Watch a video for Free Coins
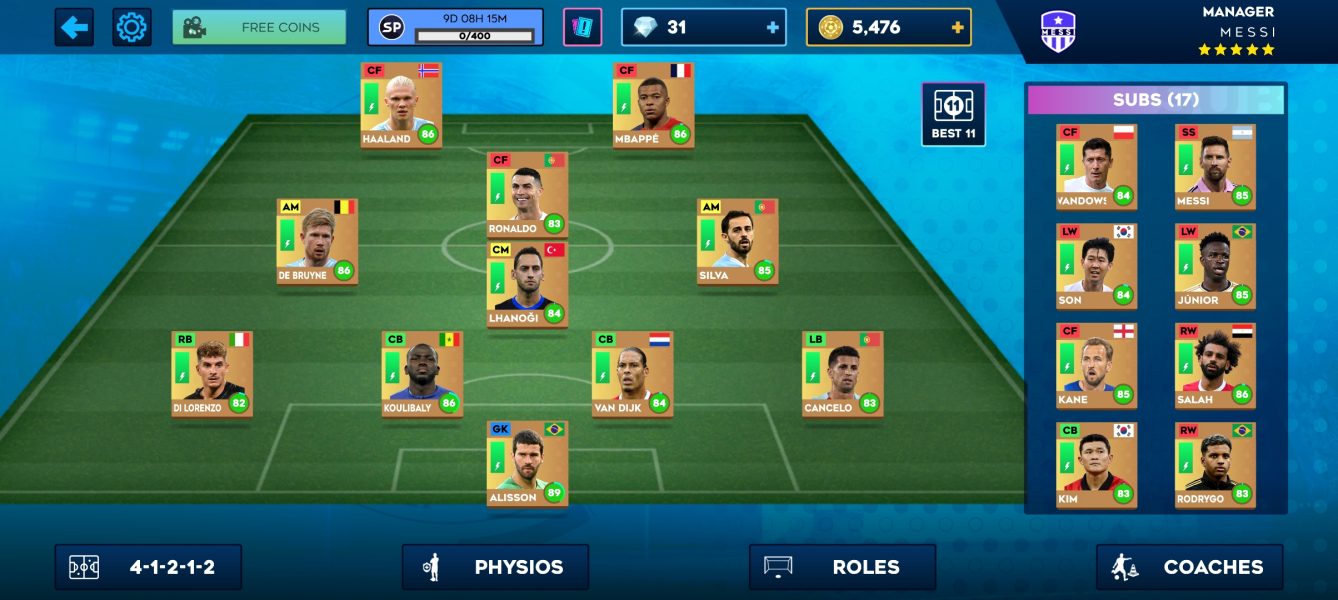 click(x=259, y=27)
